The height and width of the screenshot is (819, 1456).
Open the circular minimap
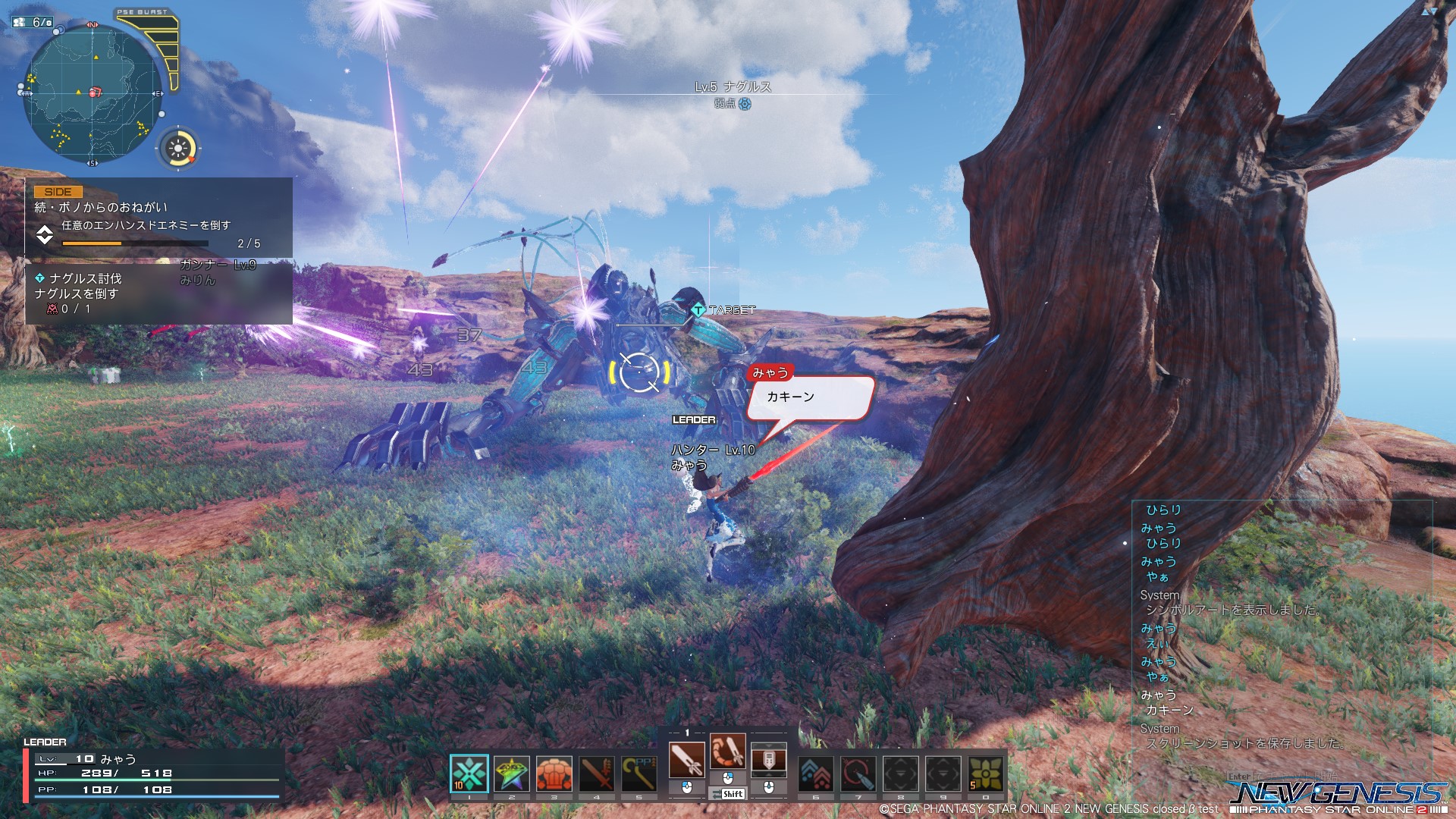[x=93, y=93]
